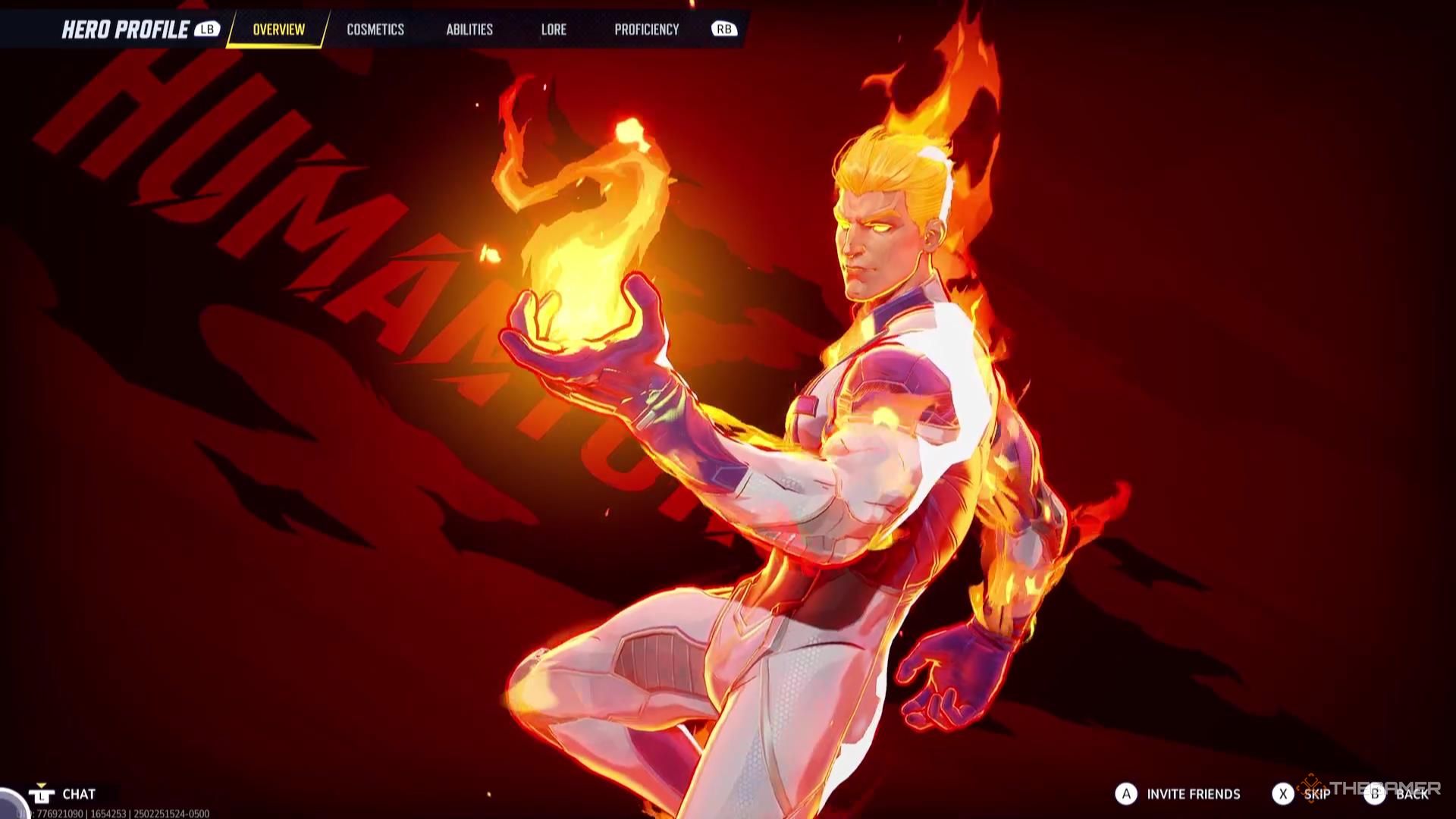Screen dimensions: 1456x819
Task: Click the RB shoulder button icon
Action: point(724,30)
